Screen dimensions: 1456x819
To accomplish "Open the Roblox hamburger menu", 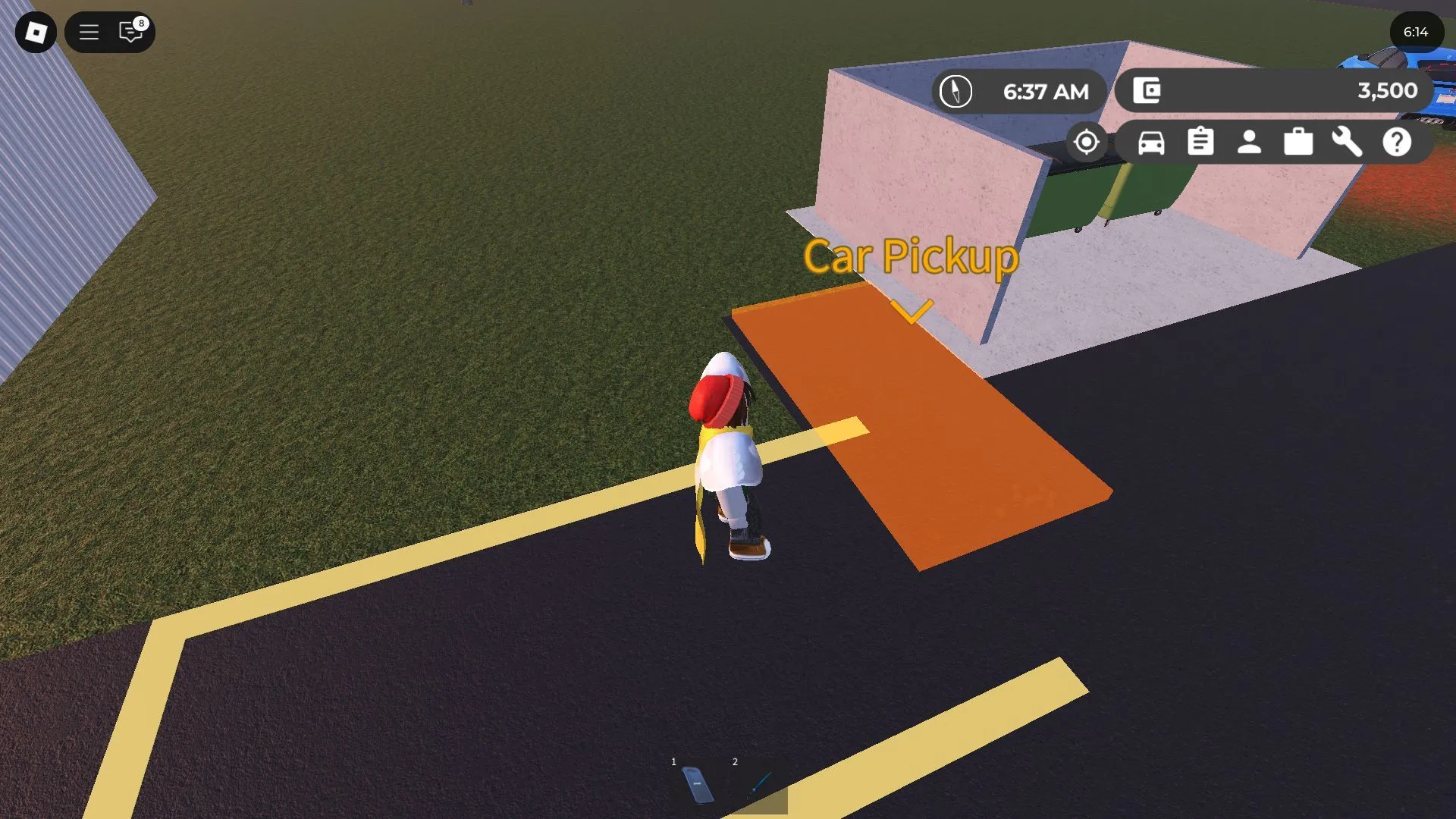I will tap(89, 33).
